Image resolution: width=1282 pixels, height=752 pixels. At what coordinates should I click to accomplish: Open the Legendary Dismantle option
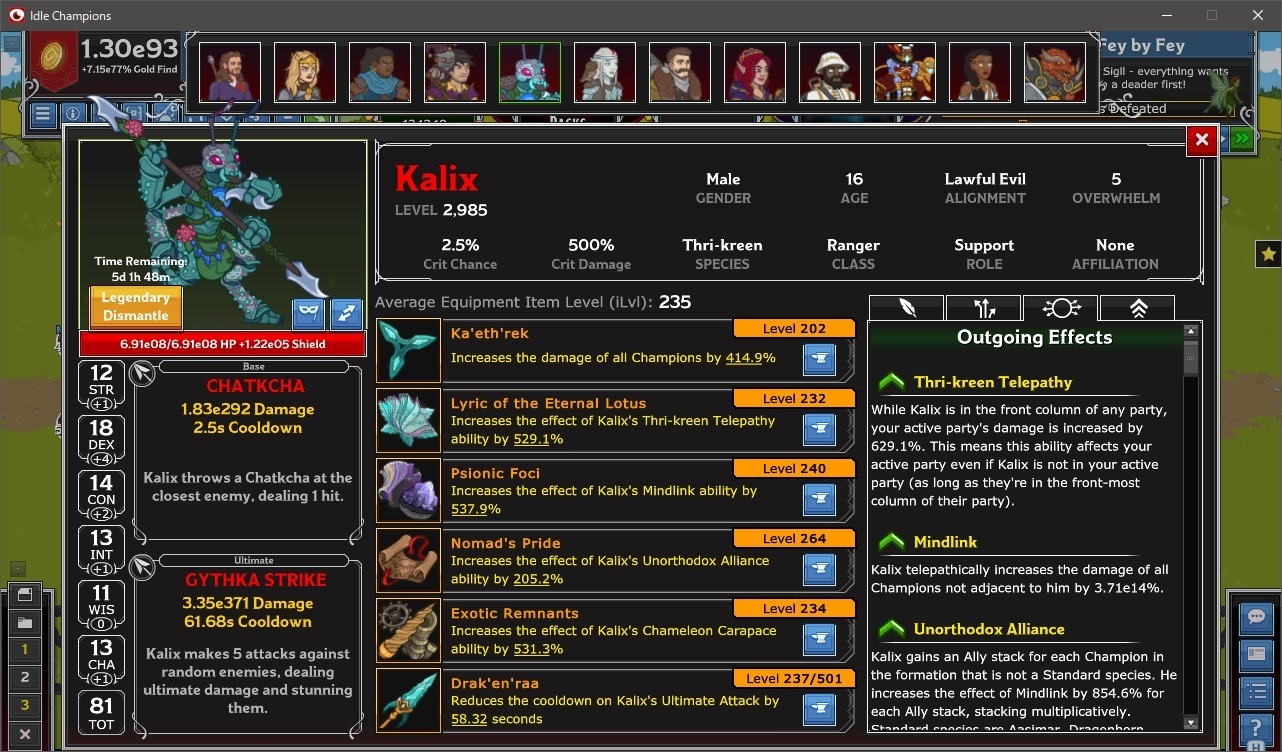(135, 306)
